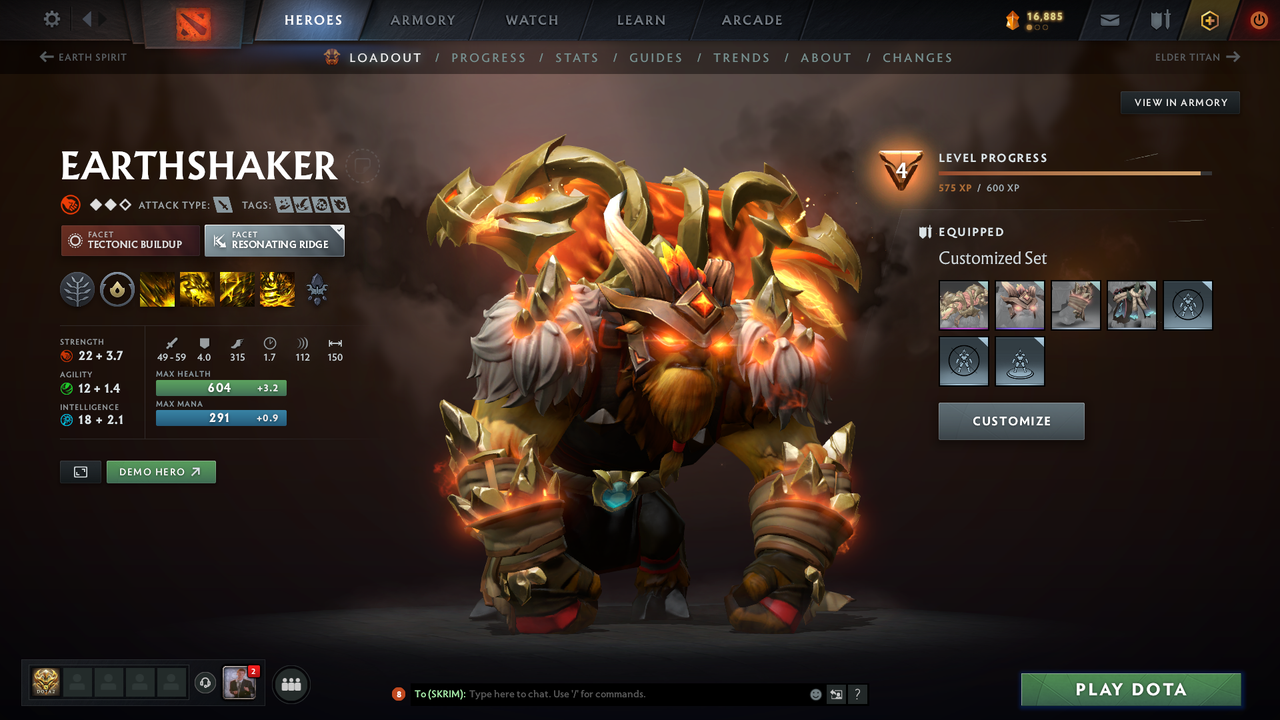Launch Demo Hero mode
1280x720 pixels.
[160, 472]
